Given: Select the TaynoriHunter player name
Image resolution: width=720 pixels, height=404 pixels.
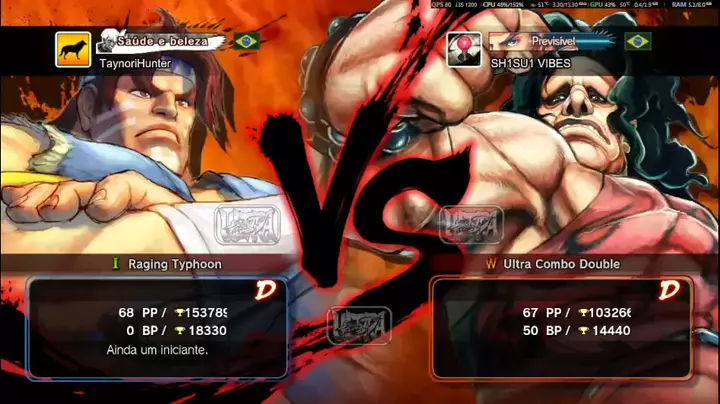Looking at the screenshot, I should coord(135,62).
